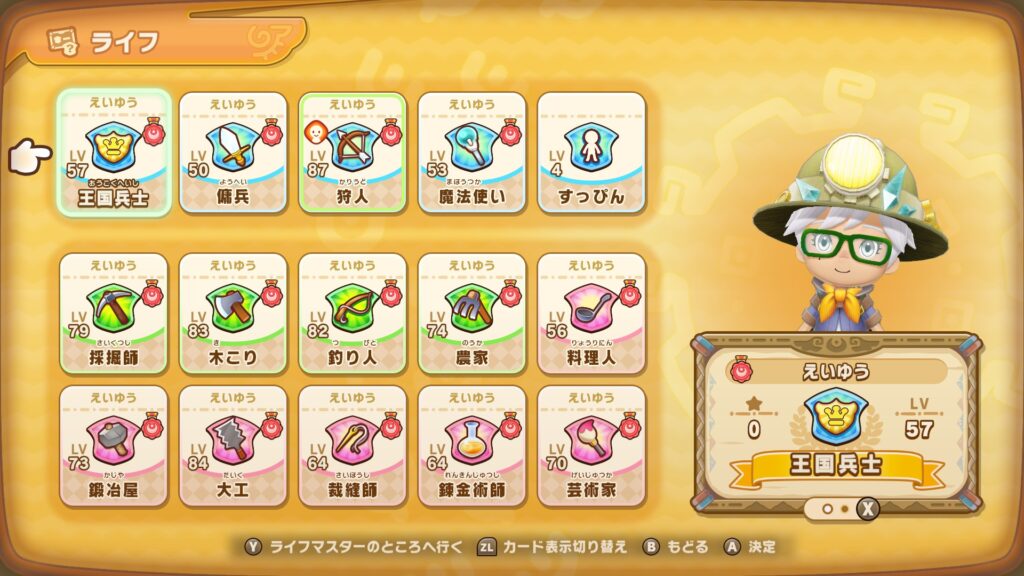Pick the 狩人 hunter card
The height and width of the screenshot is (576, 1024).
tap(353, 152)
